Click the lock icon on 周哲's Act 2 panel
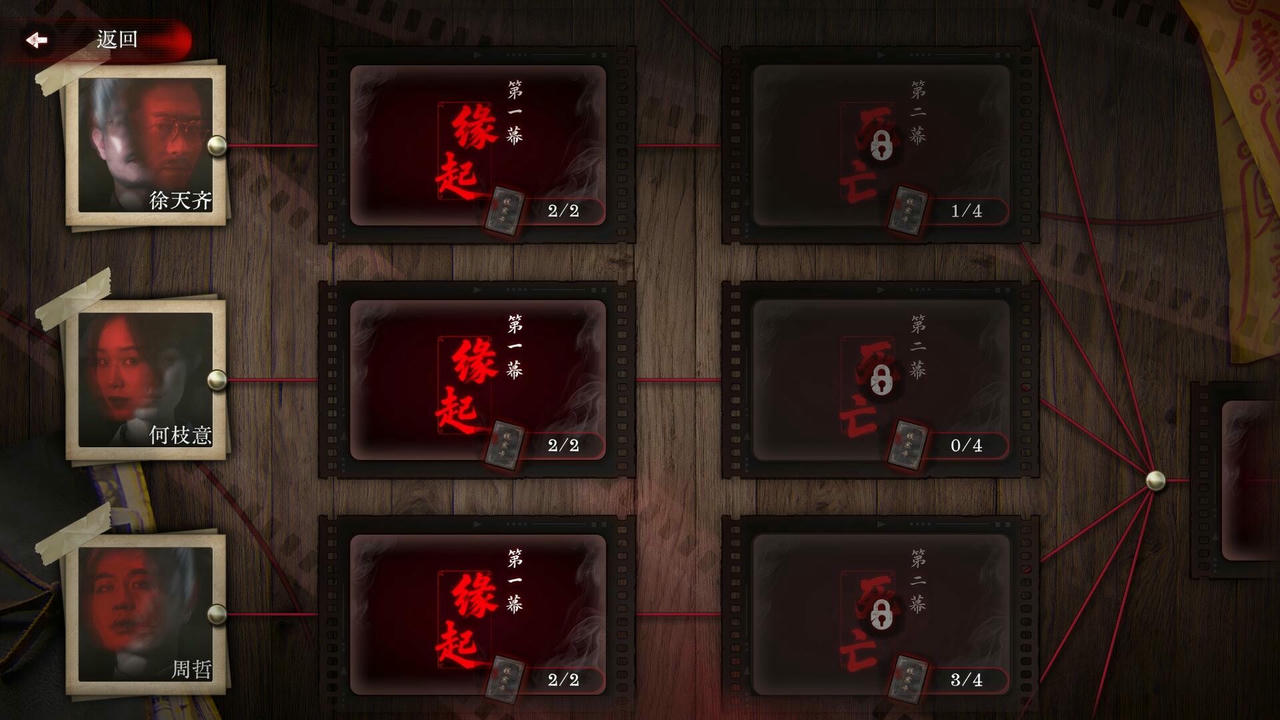Viewport: 1280px width, 720px height. tap(880, 615)
